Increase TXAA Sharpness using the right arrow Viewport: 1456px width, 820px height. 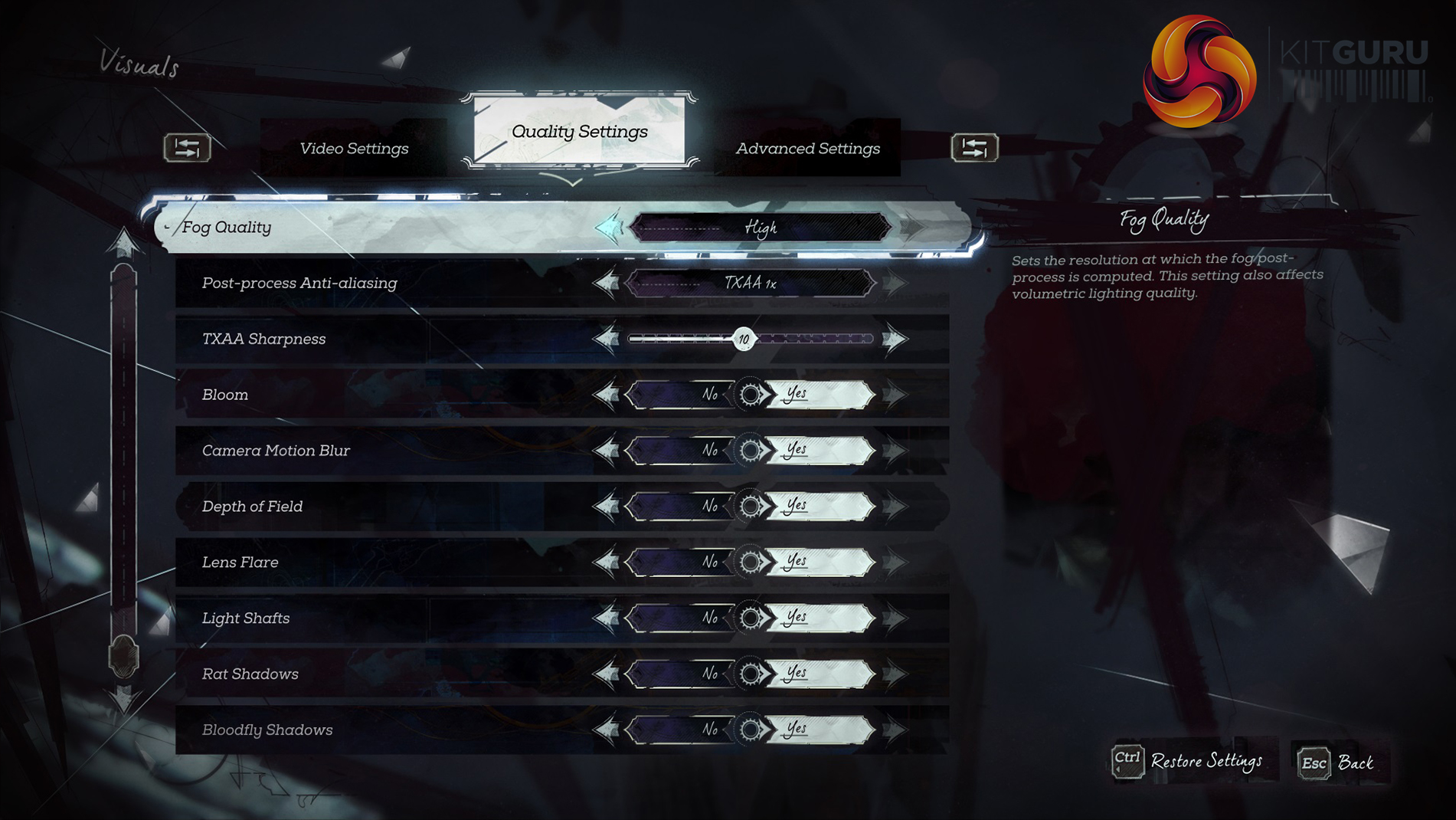[894, 339]
